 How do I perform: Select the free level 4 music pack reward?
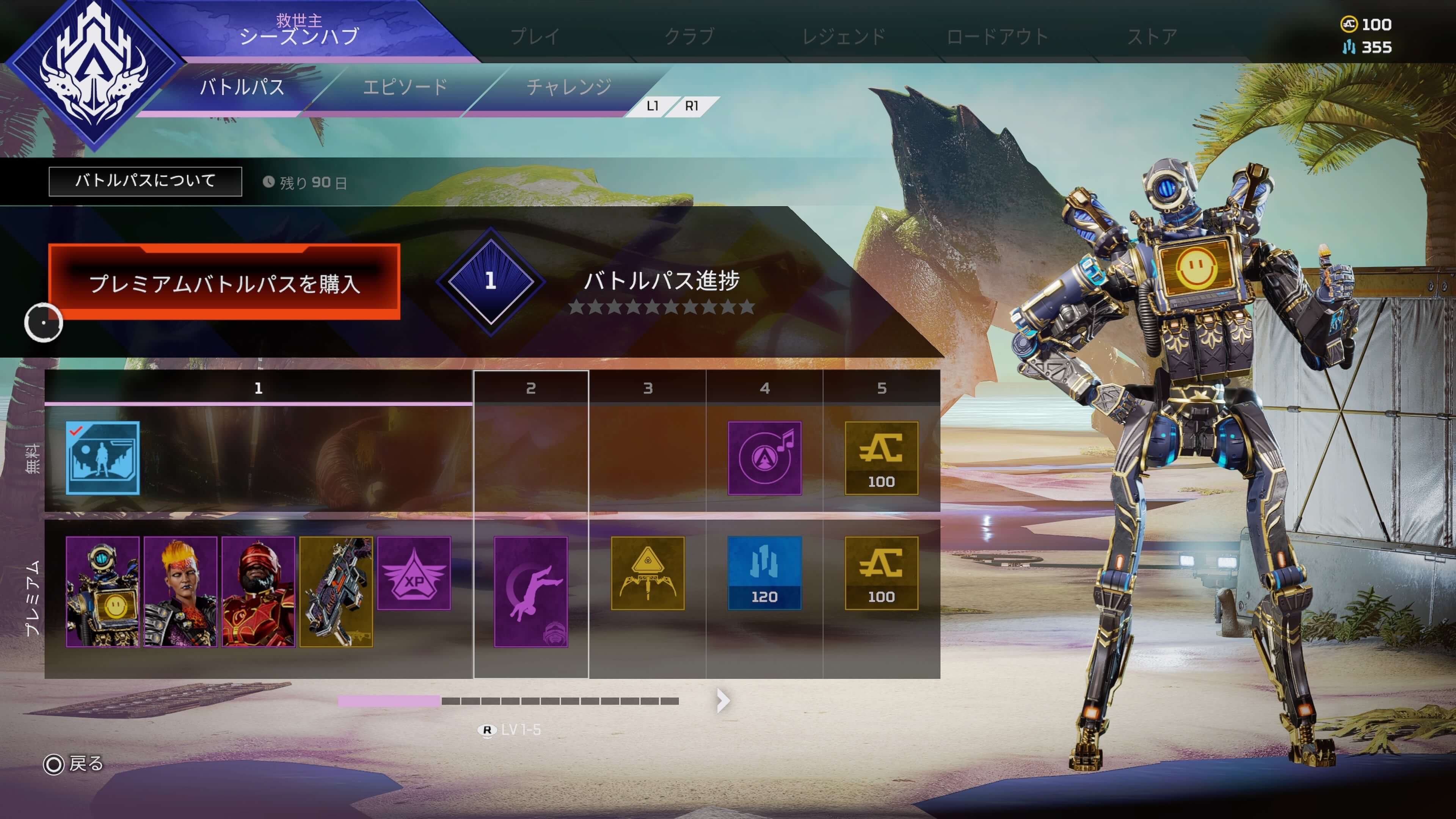pyautogui.click(x=764, y=458)
